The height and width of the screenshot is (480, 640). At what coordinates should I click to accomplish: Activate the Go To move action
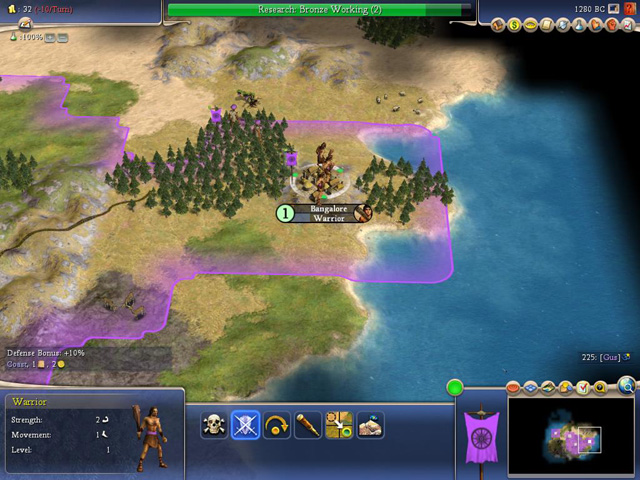tap(338, 425)
